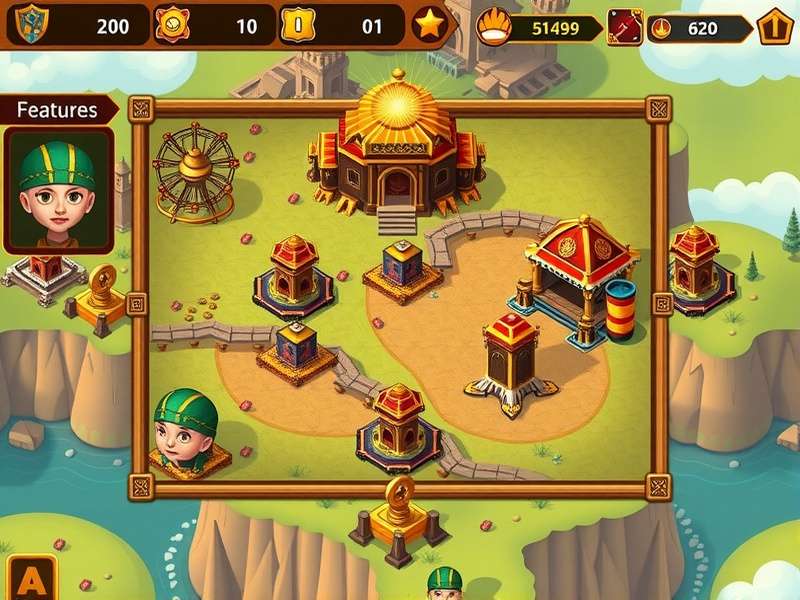
Task: Tap the orange A button
Action: [x=33, y=578]
